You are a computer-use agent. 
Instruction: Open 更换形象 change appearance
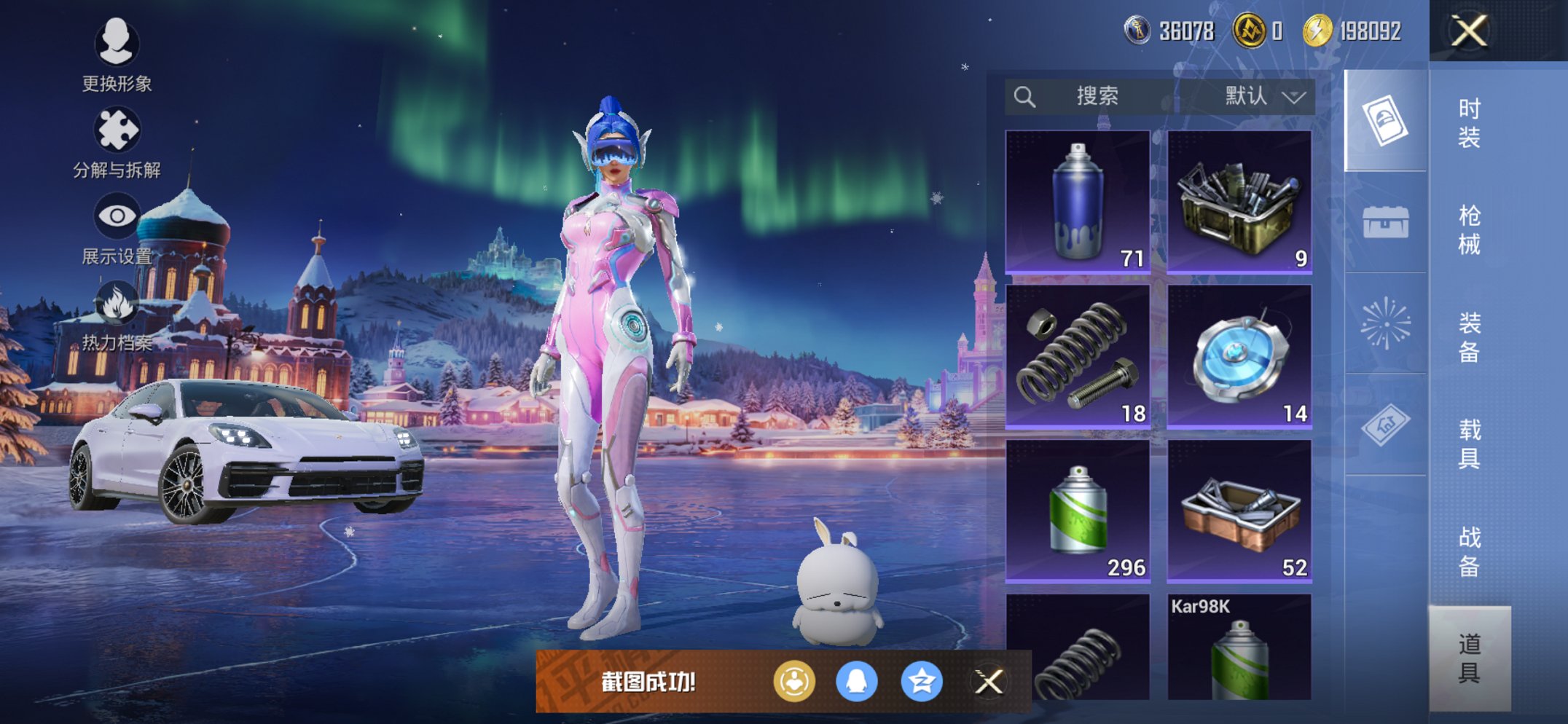click(117, 55)
